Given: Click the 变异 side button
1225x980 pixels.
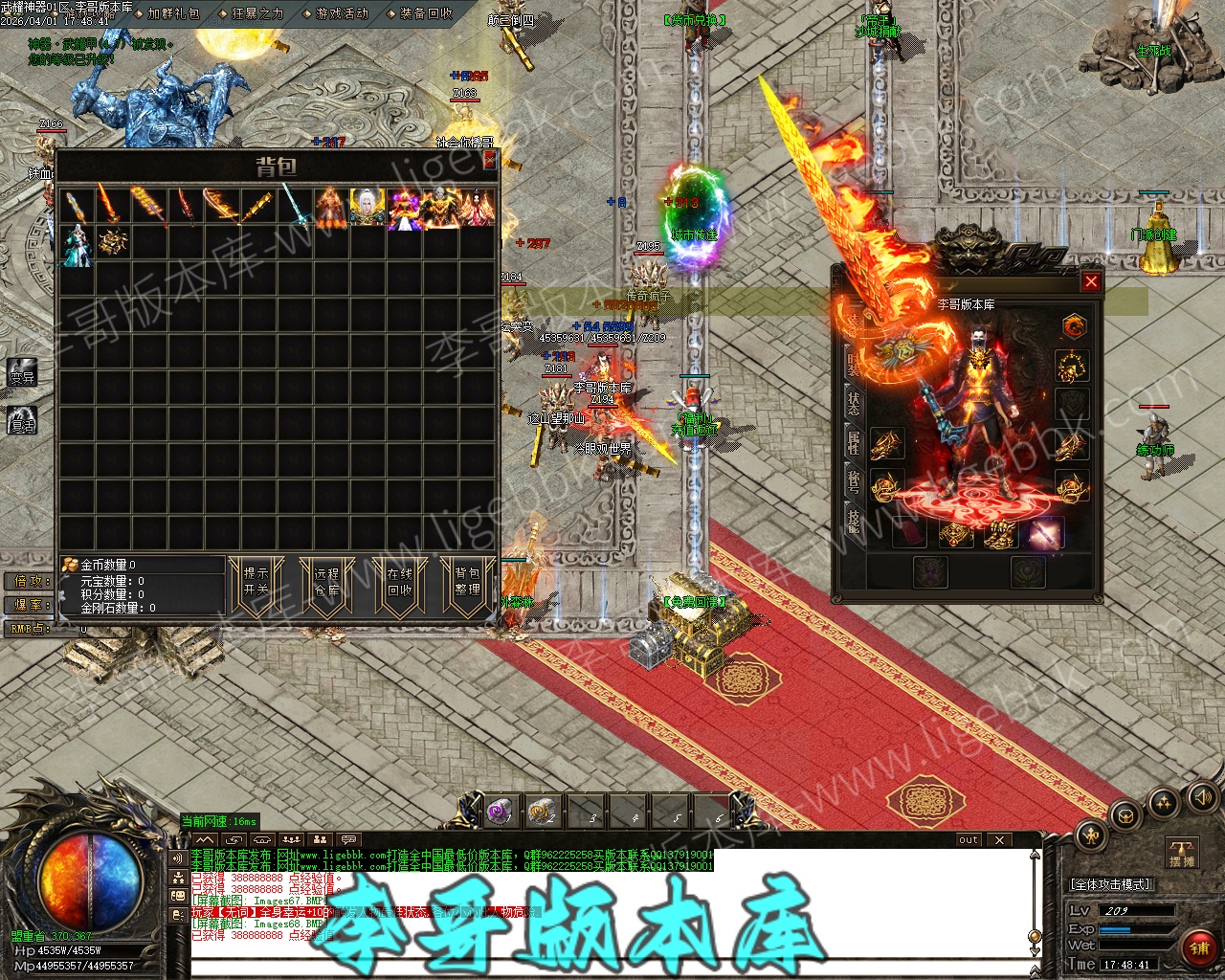Looking at the screenshot, I should point(22,374).
